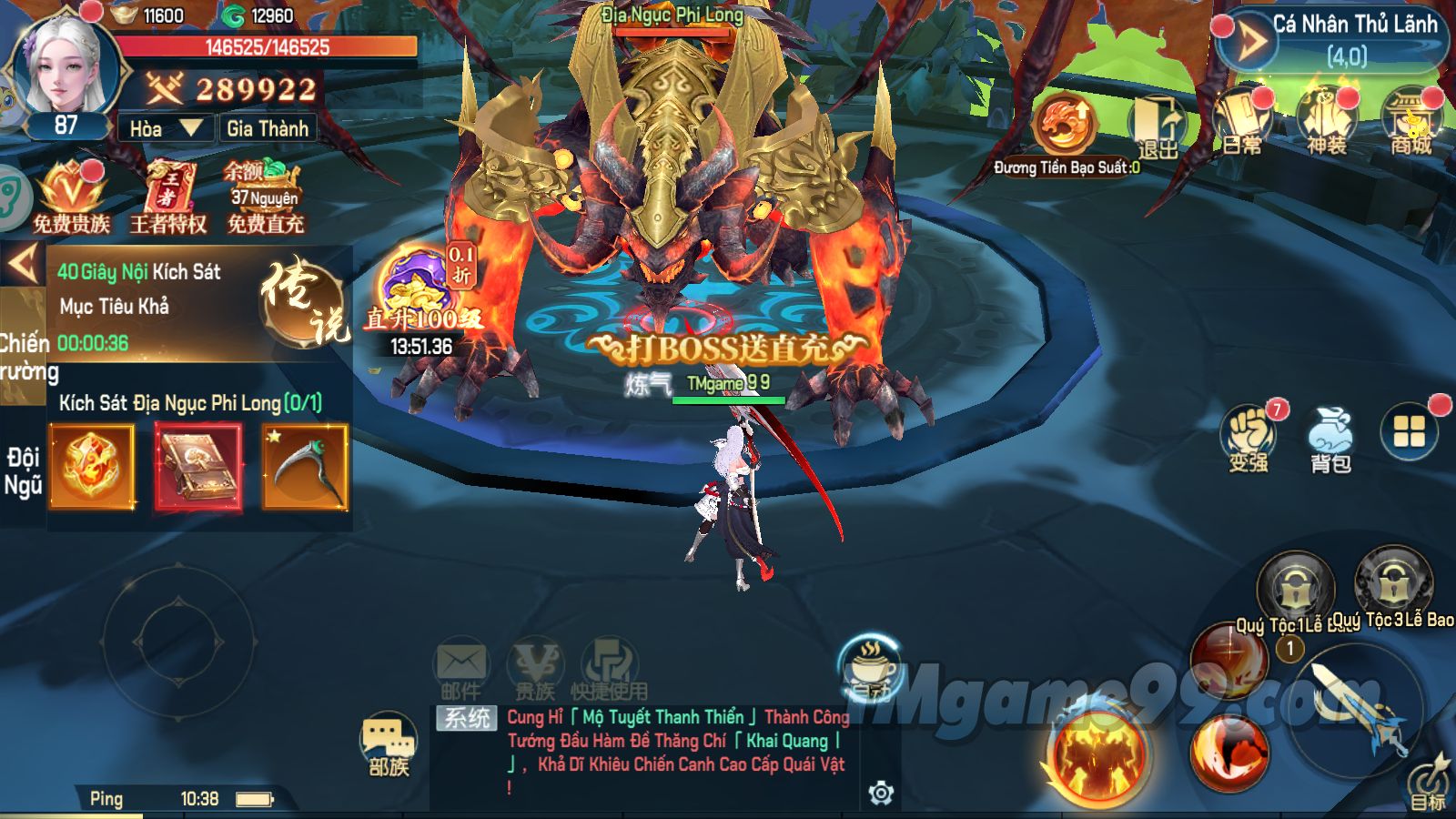Open the player character portrait
1456x819 pixels.
[x=66, y=71]
